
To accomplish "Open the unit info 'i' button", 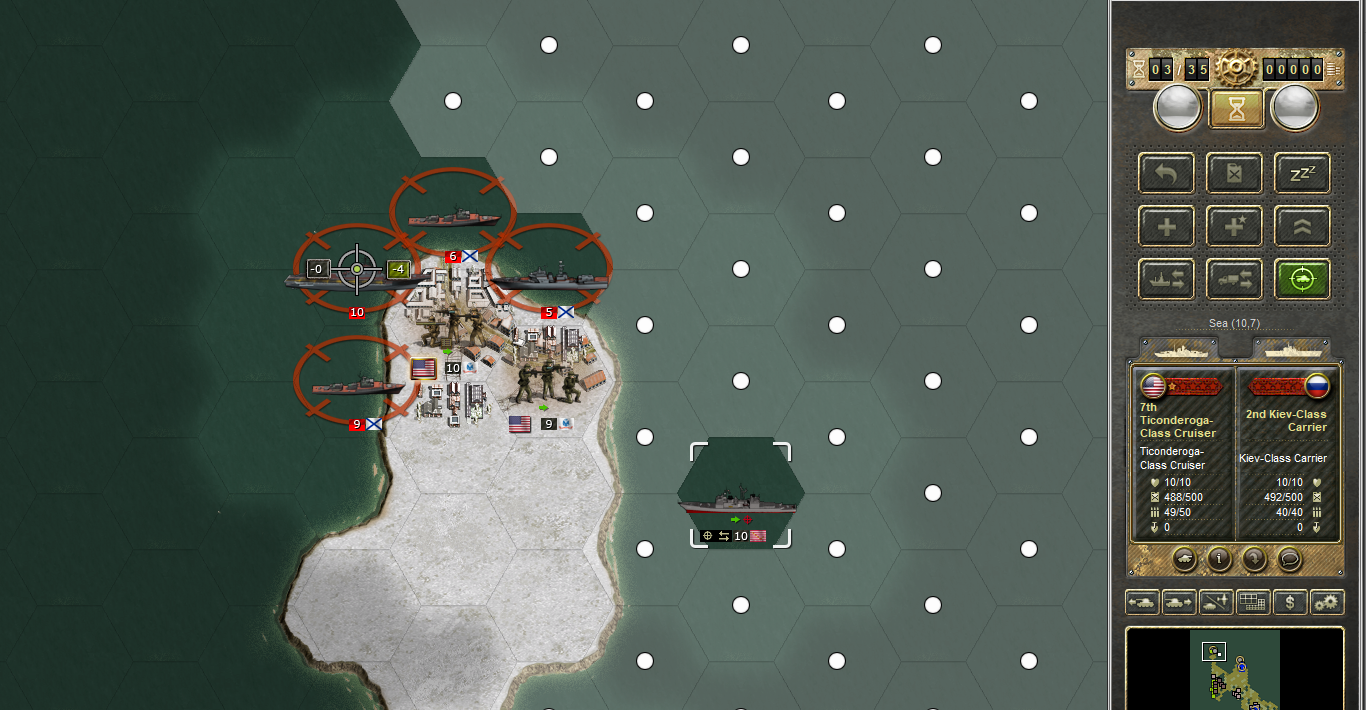I will click(1218, 559).
